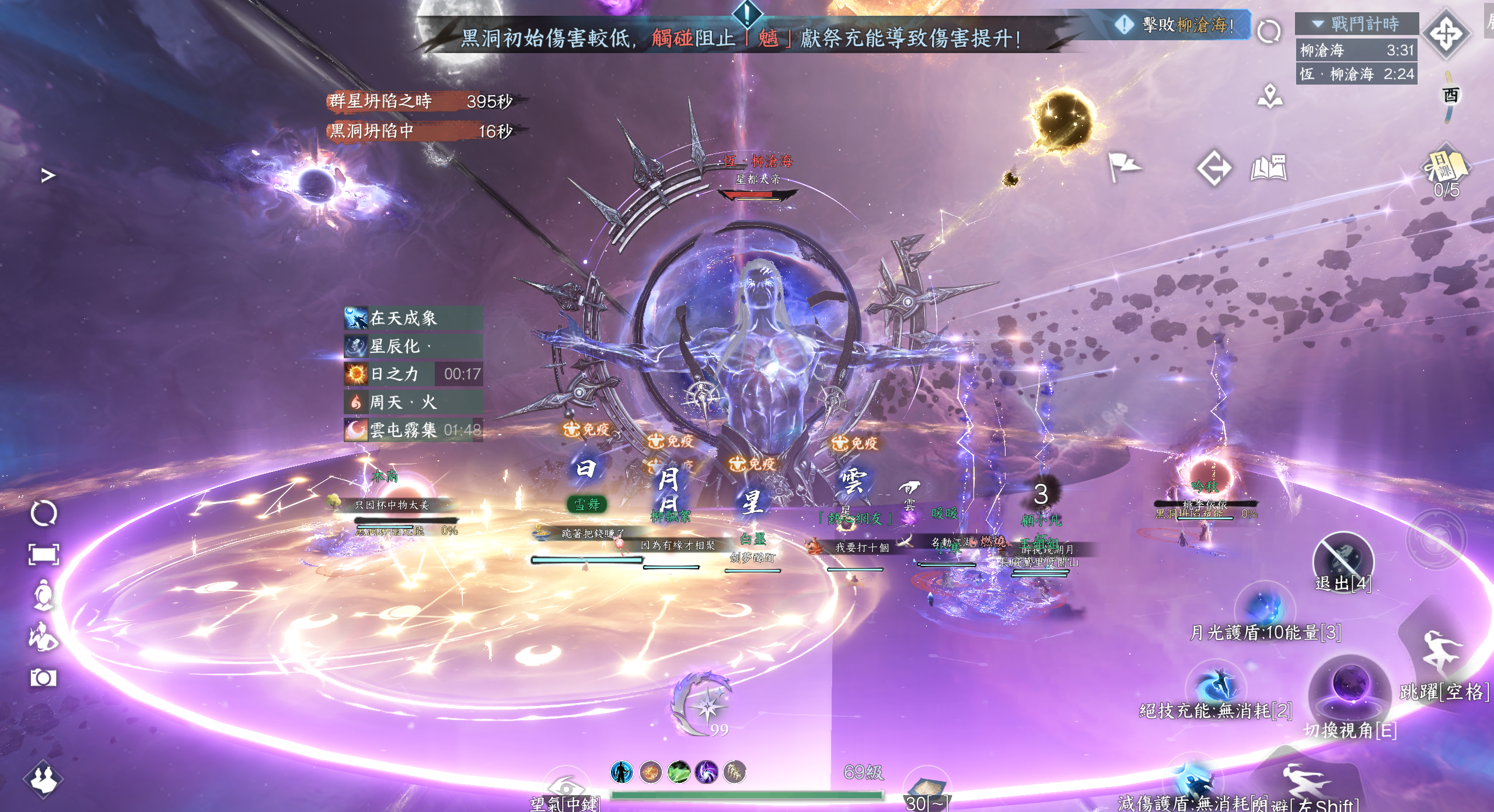The width and height of the screenshot is (1494, 812).
Task: Open the book and chat guide icon
Action: (x=1269, y=169)
